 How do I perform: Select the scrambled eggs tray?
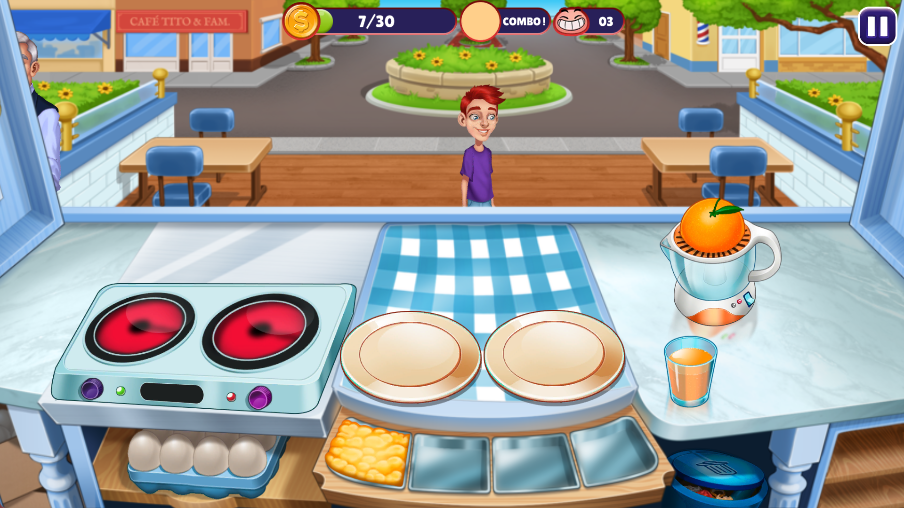(x=367, y=452)
